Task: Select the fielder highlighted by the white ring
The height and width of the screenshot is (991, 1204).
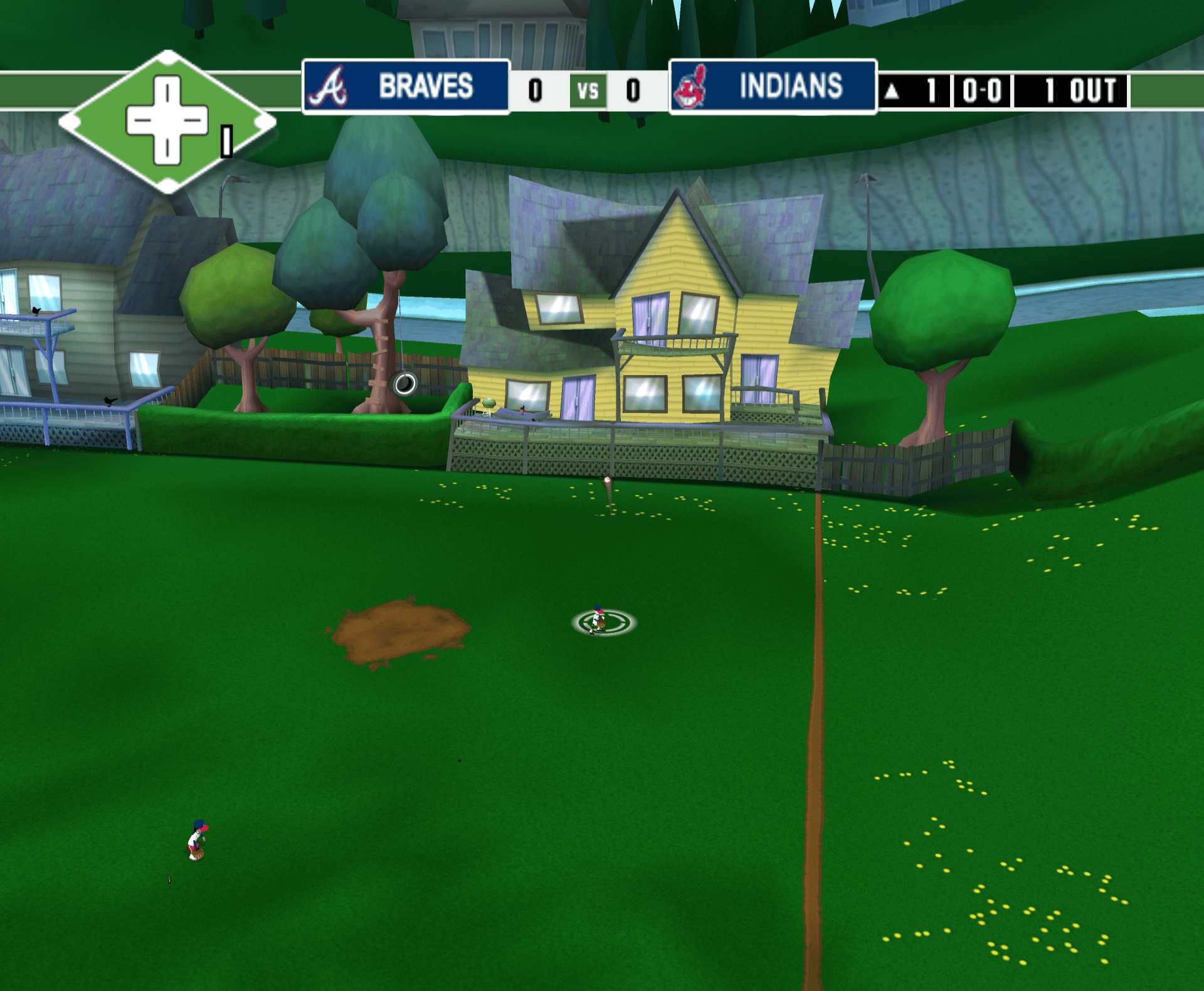Action: [x=599, y=620]
